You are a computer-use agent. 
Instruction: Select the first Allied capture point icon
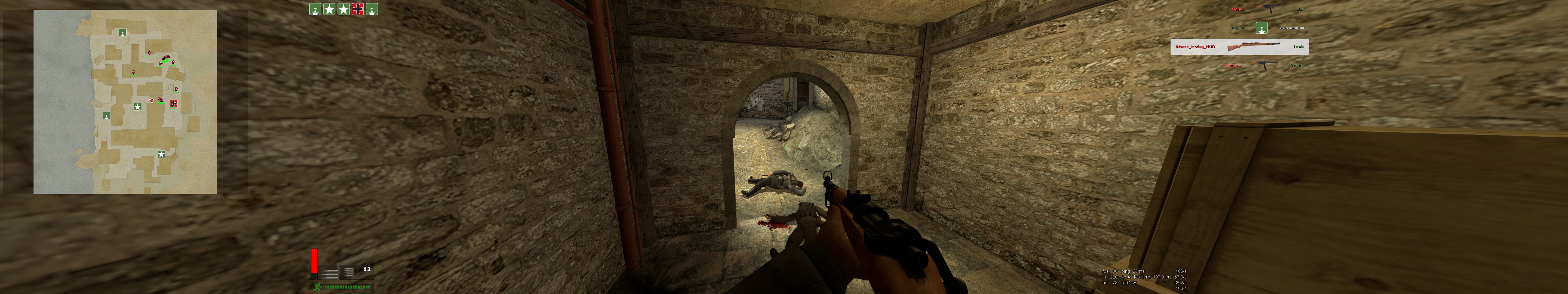[315, 10]
